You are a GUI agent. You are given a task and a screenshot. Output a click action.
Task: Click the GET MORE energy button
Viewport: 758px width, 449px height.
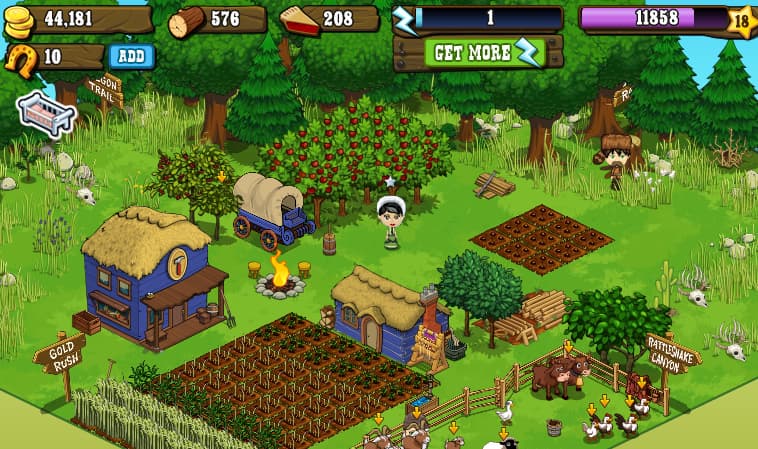[x=478, y=53]
